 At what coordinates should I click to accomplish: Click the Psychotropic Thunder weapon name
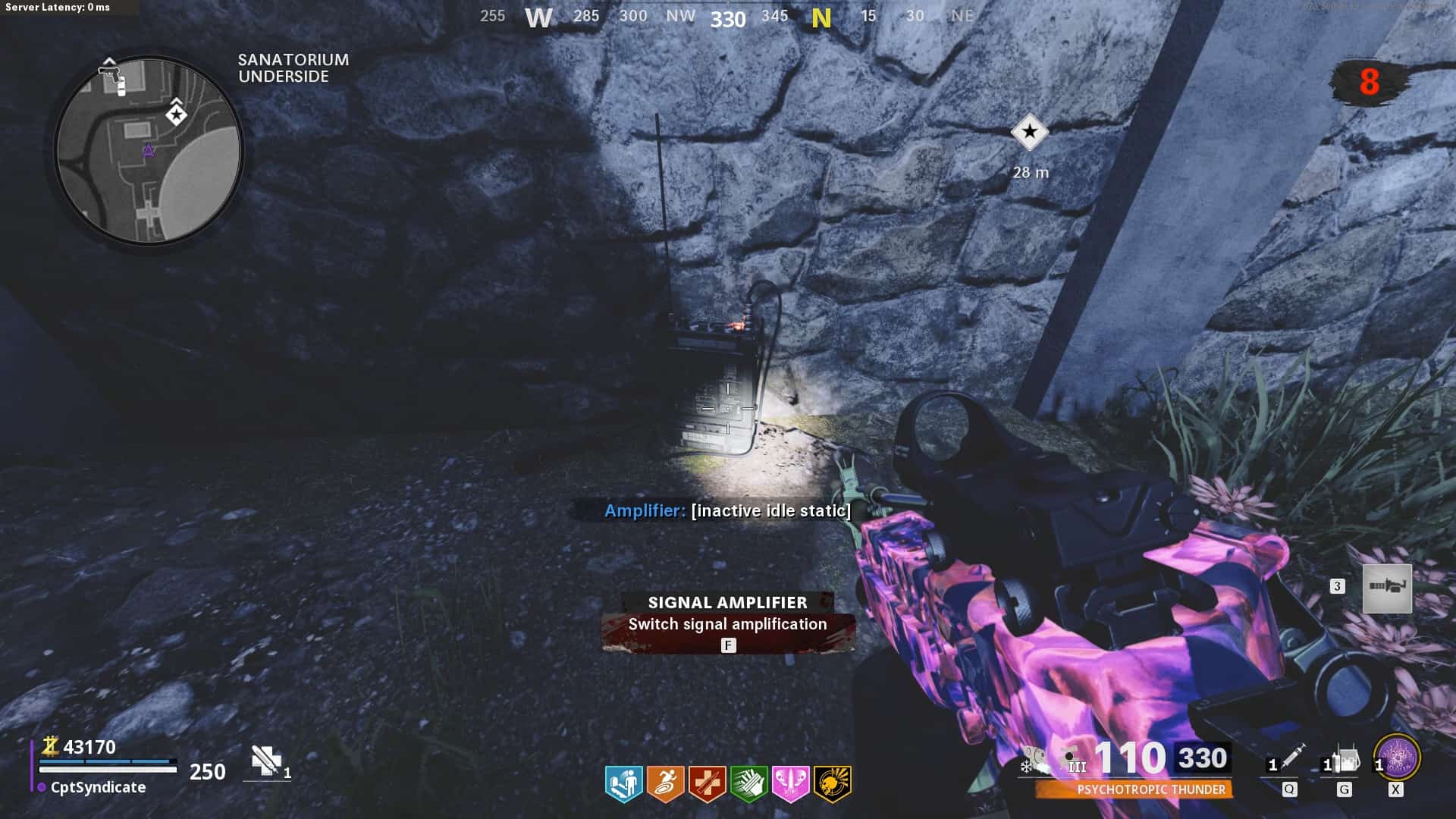(1150, 789)
